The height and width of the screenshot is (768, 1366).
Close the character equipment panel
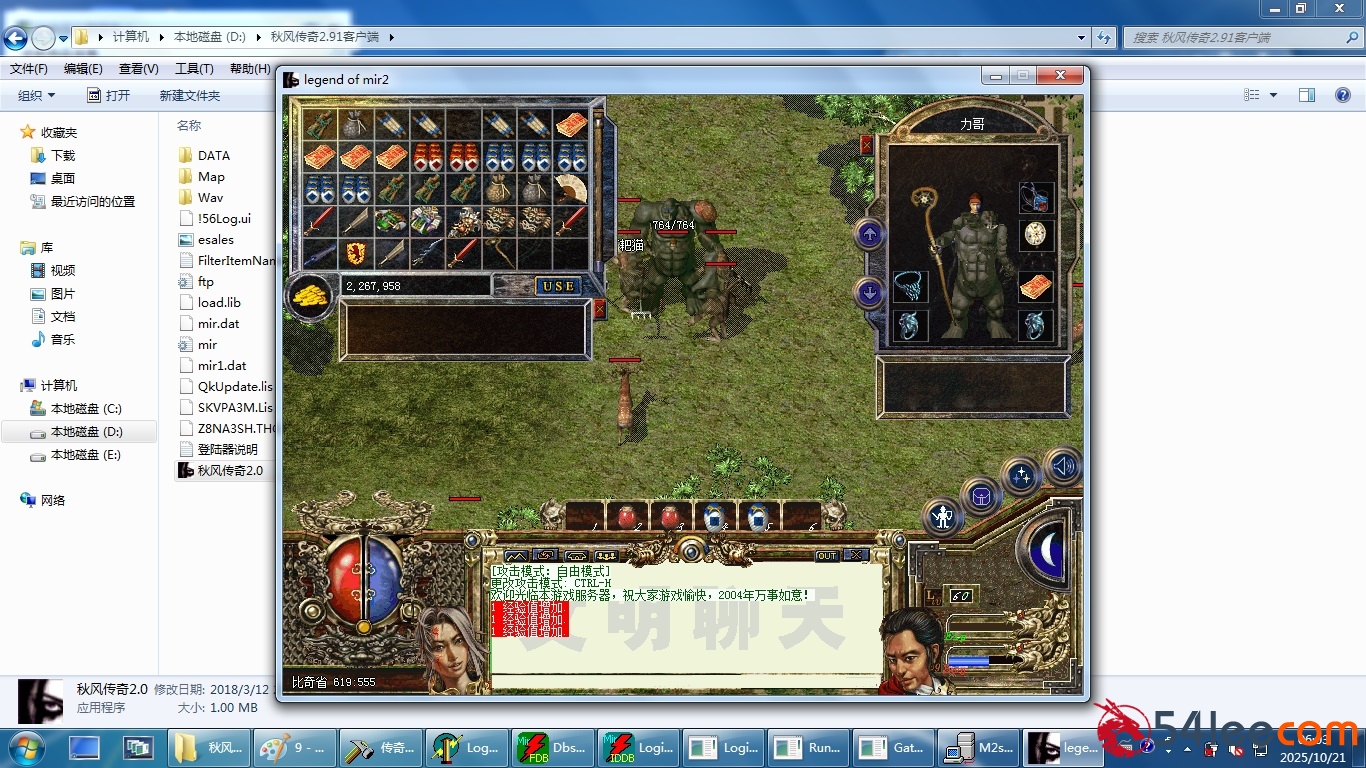click(x=866, y=145)
